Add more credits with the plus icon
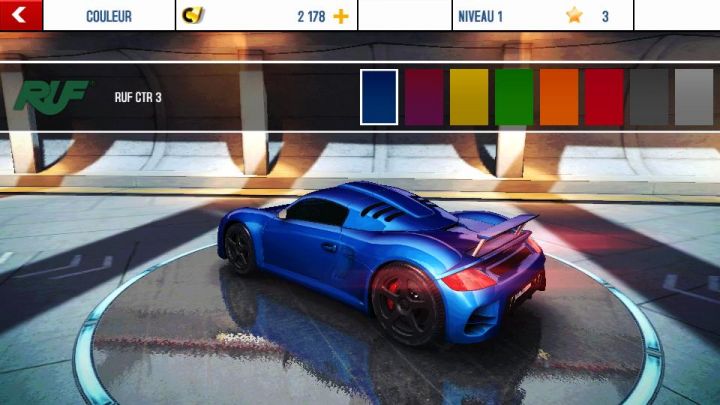720x405 pixels. click(341, 16)
